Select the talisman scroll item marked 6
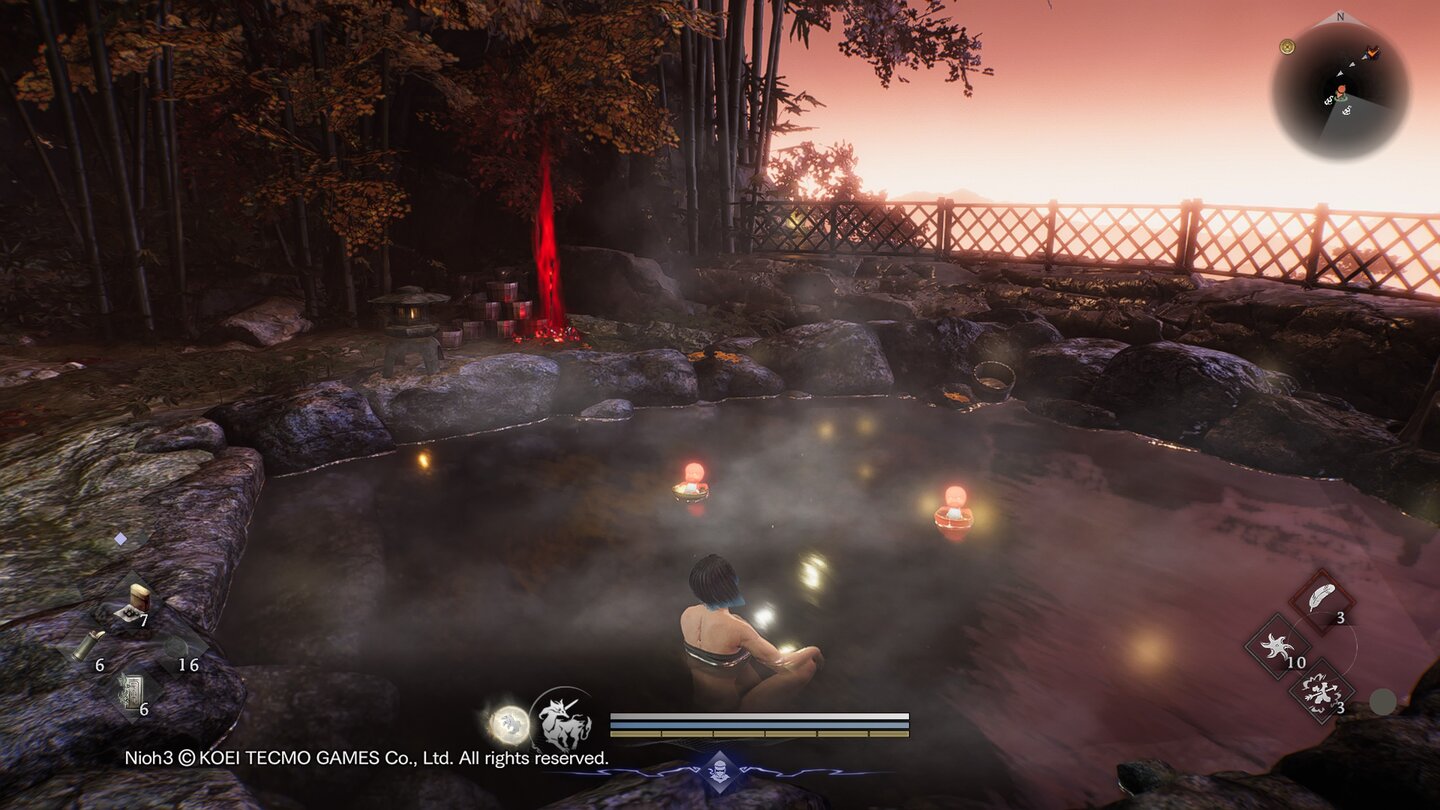Image resolution: width=1440 pixels, height=810 pixels. tap(131, 690)
